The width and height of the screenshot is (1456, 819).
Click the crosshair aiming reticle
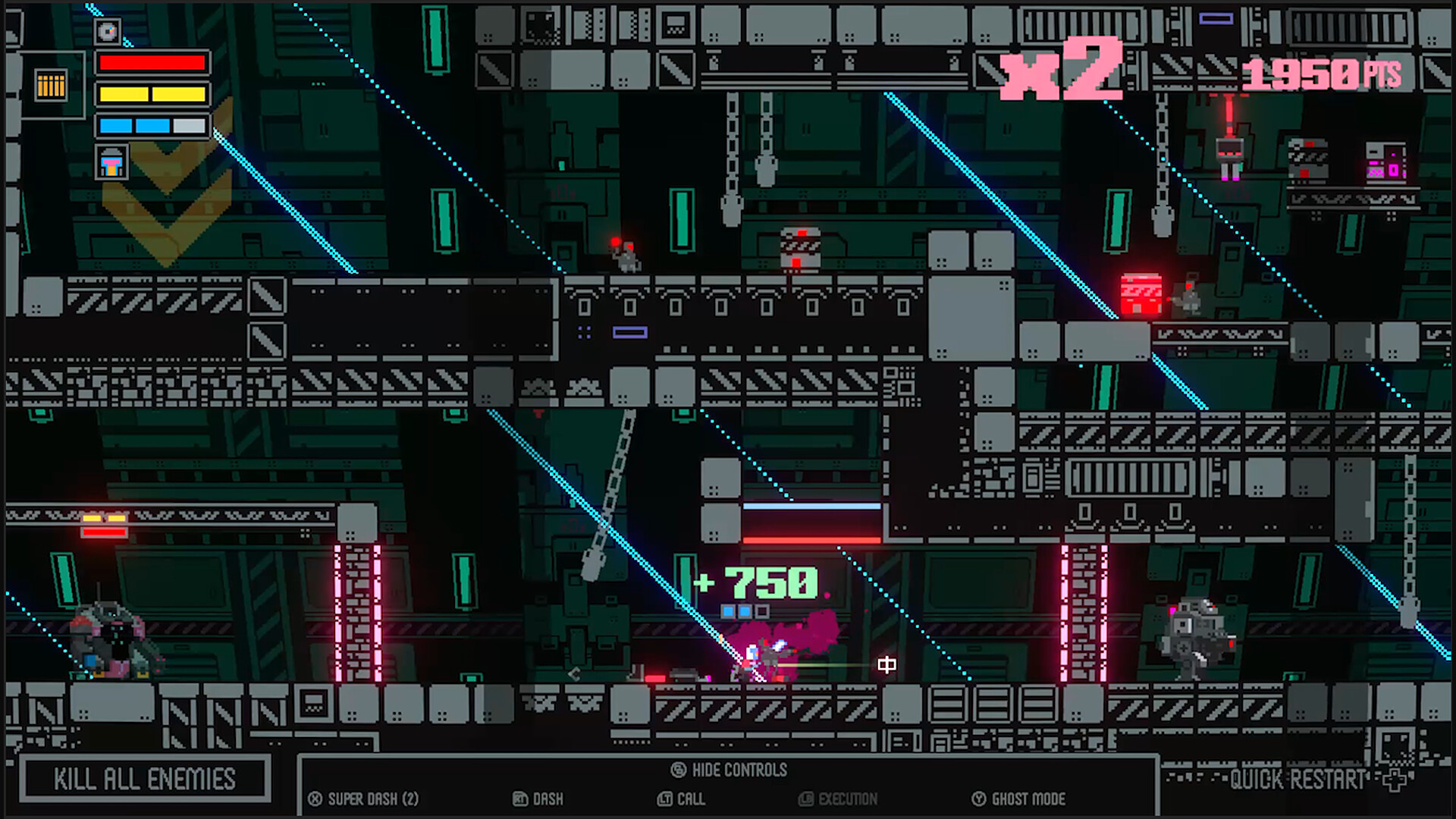pyautogui.click(x=887, y=664)
